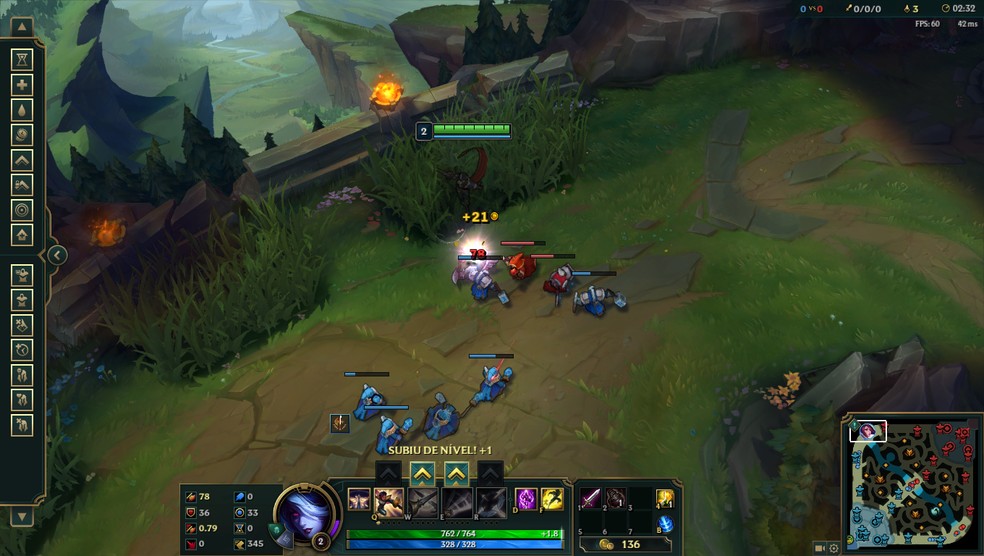The image size is (984, 556).
Task: Level up the W ability with the gold arrow
Action: [423, 472]
